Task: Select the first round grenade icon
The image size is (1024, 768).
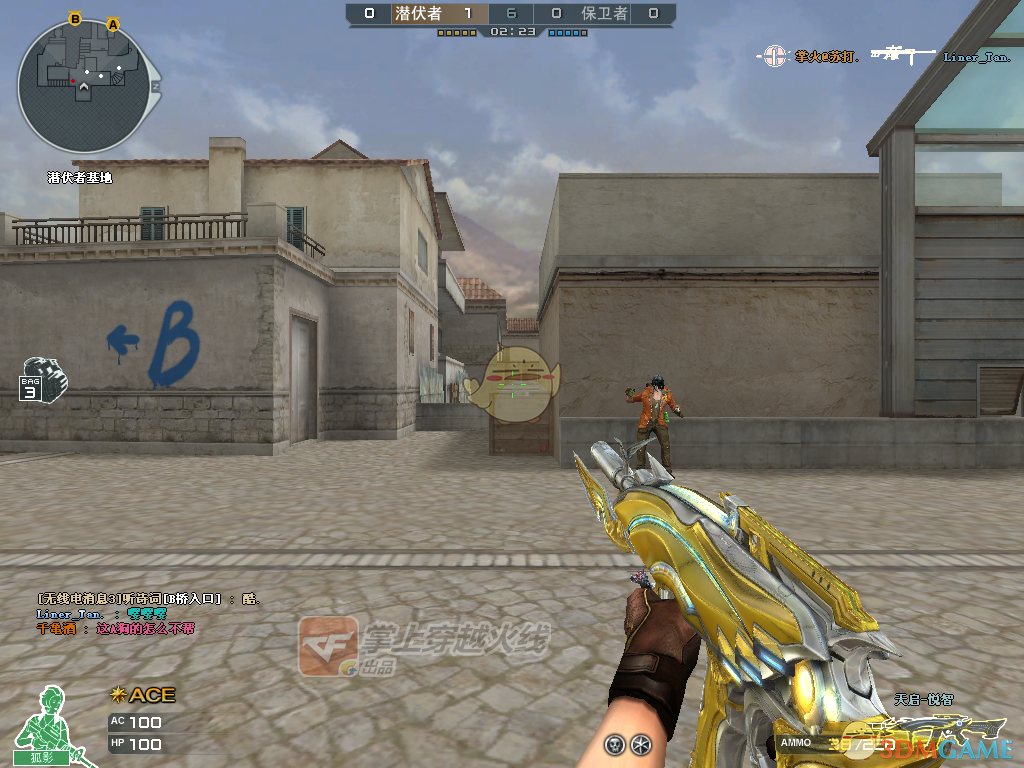Action: tap(614, 744)
